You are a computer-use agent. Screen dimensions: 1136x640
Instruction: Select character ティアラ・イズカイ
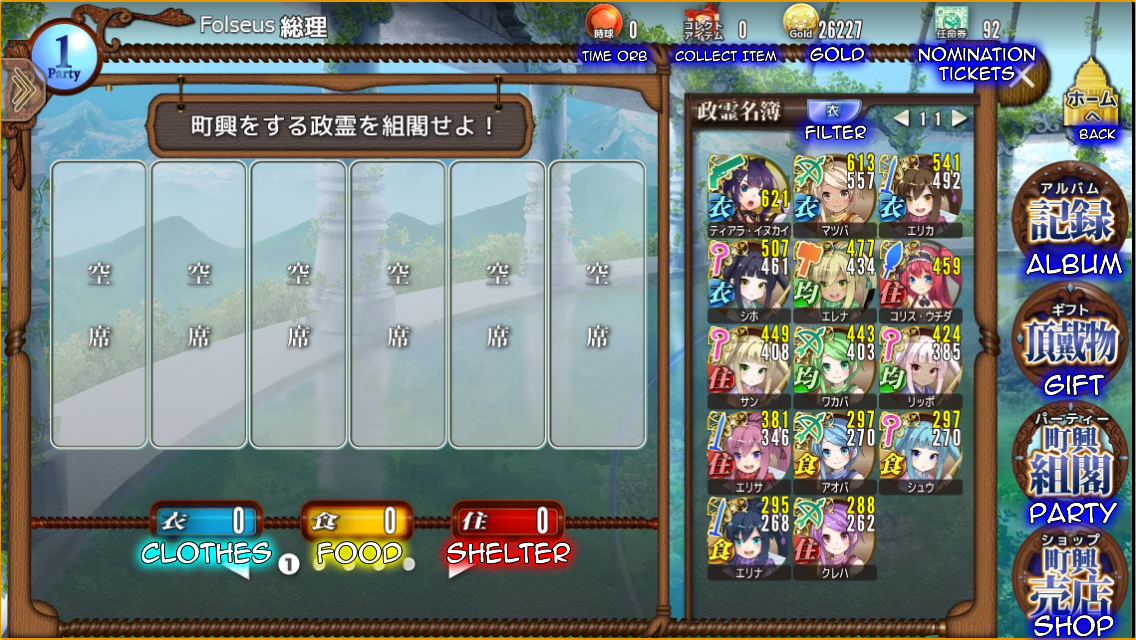(748, 191)
